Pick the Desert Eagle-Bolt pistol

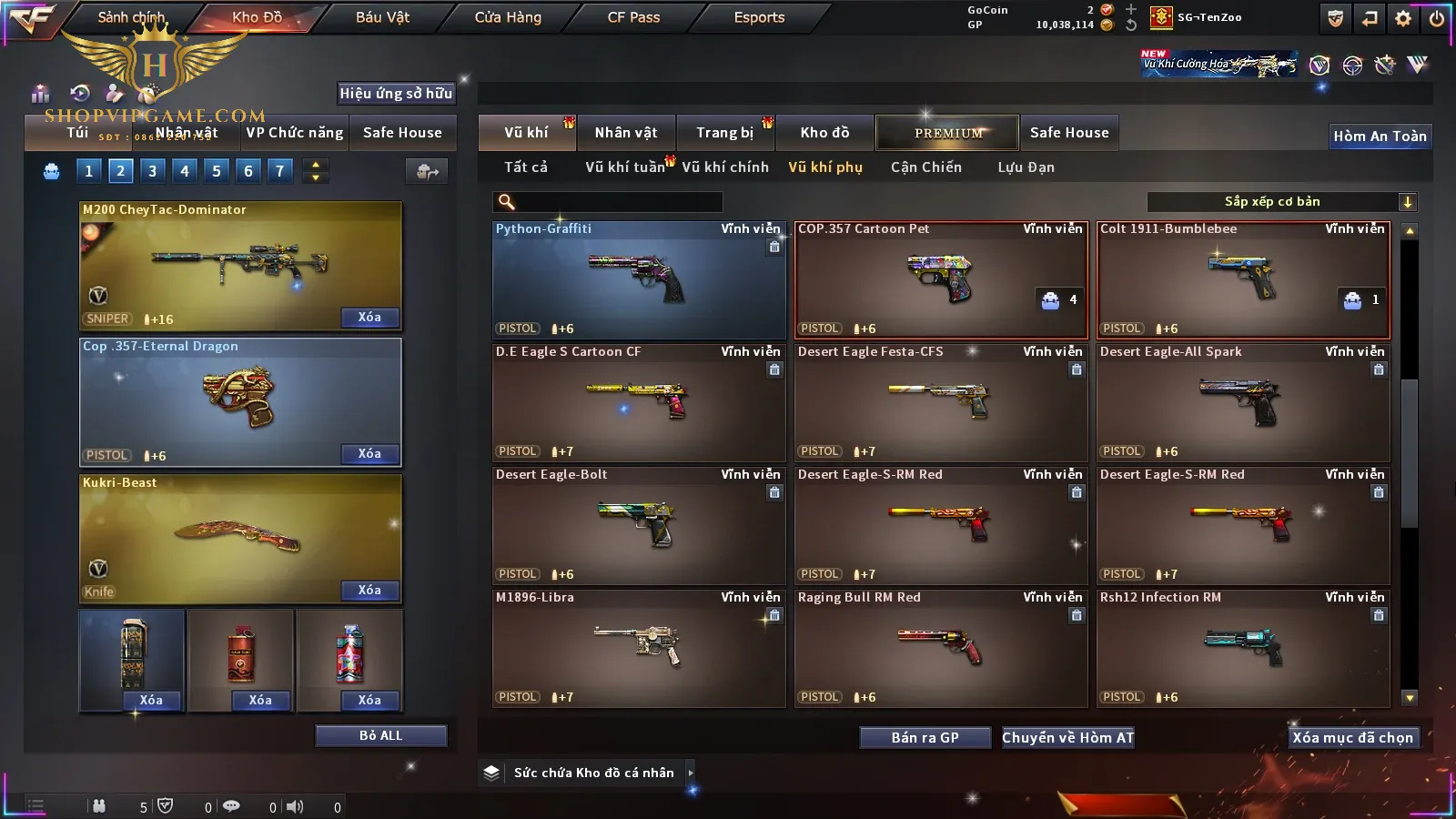point(639,525)
